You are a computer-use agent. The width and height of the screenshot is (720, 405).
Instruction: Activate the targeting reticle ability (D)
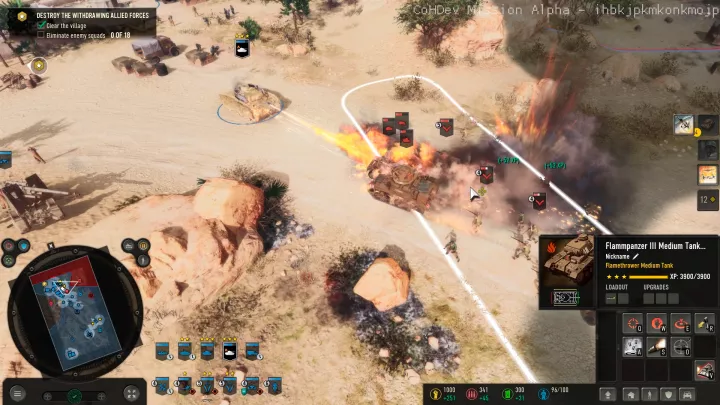(681, 347)
